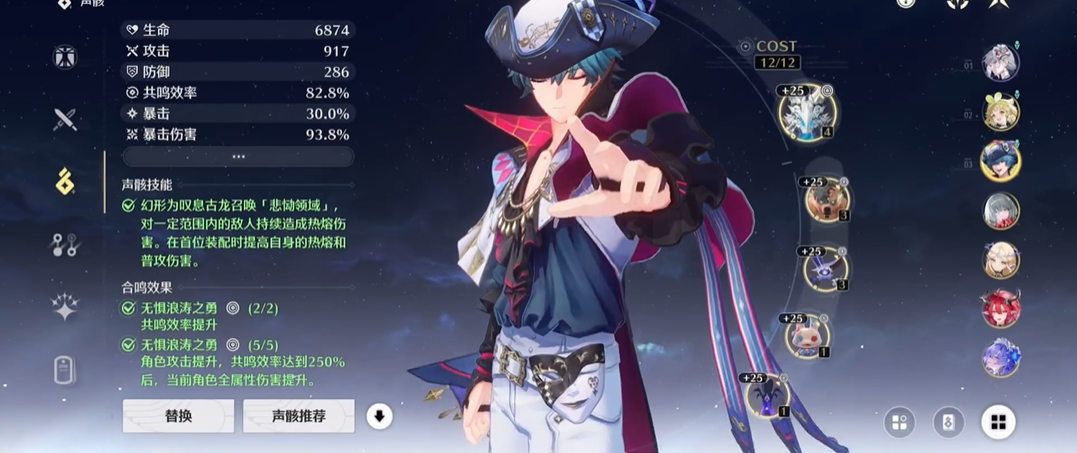This screenshot has height=453, width=1077.
Task: Select the bottom dark purple echo slot
Action: click(767, 394)
